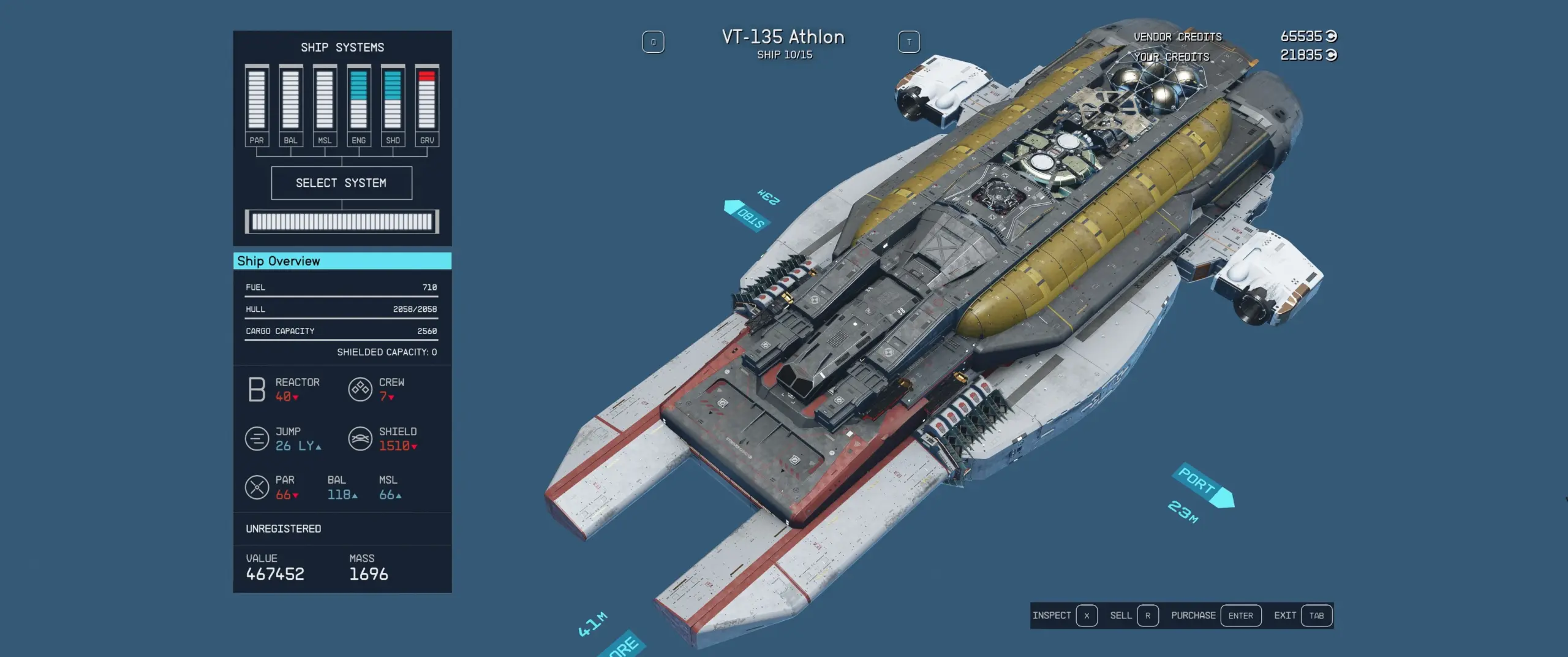Inspect the VT-135 Athlon ship
This screenshot has height=657, width=1568.
point(1064,615)
